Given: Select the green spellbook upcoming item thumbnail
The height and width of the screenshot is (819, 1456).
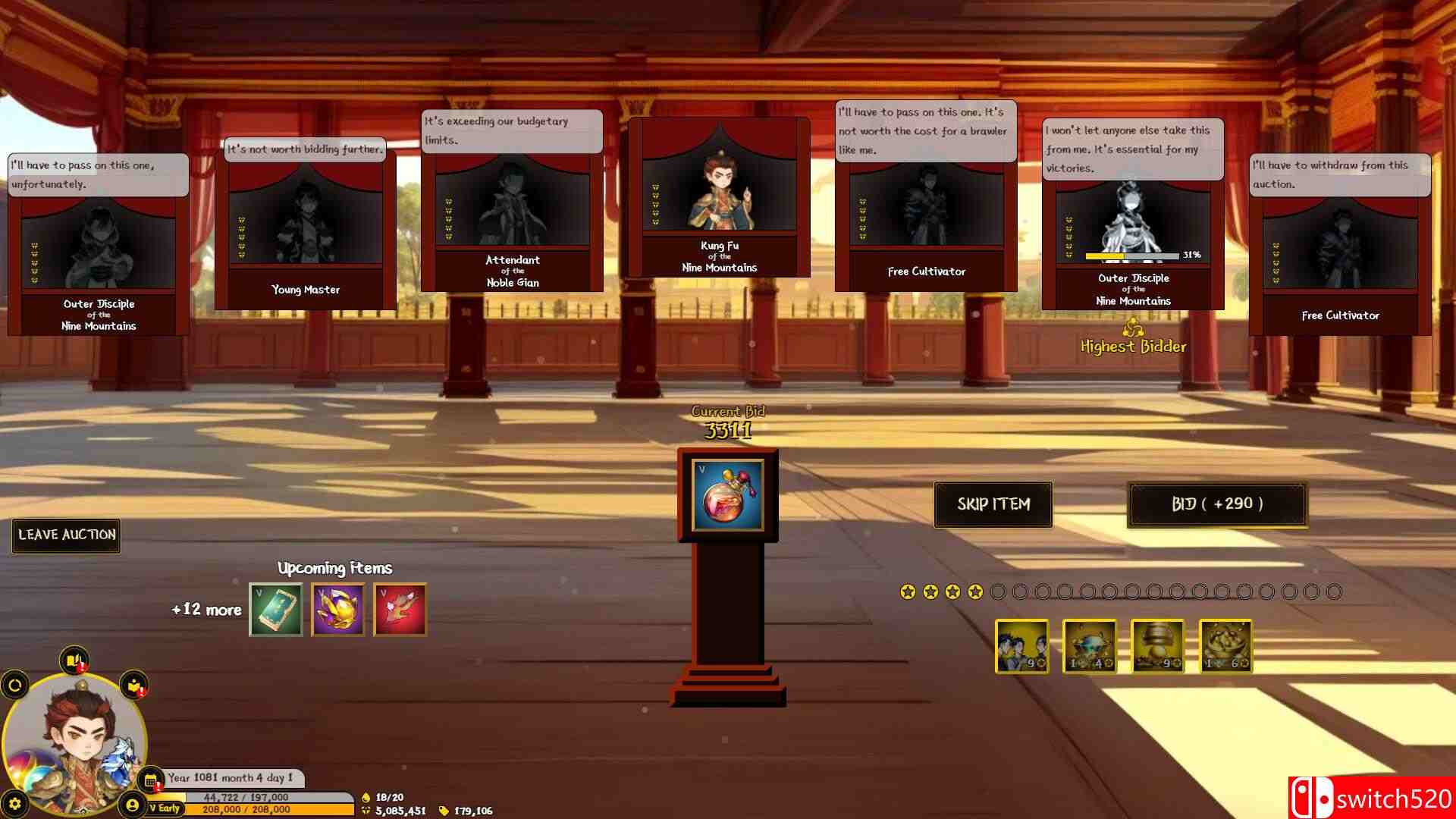Looking at the screenshot, I should point(276,610).
